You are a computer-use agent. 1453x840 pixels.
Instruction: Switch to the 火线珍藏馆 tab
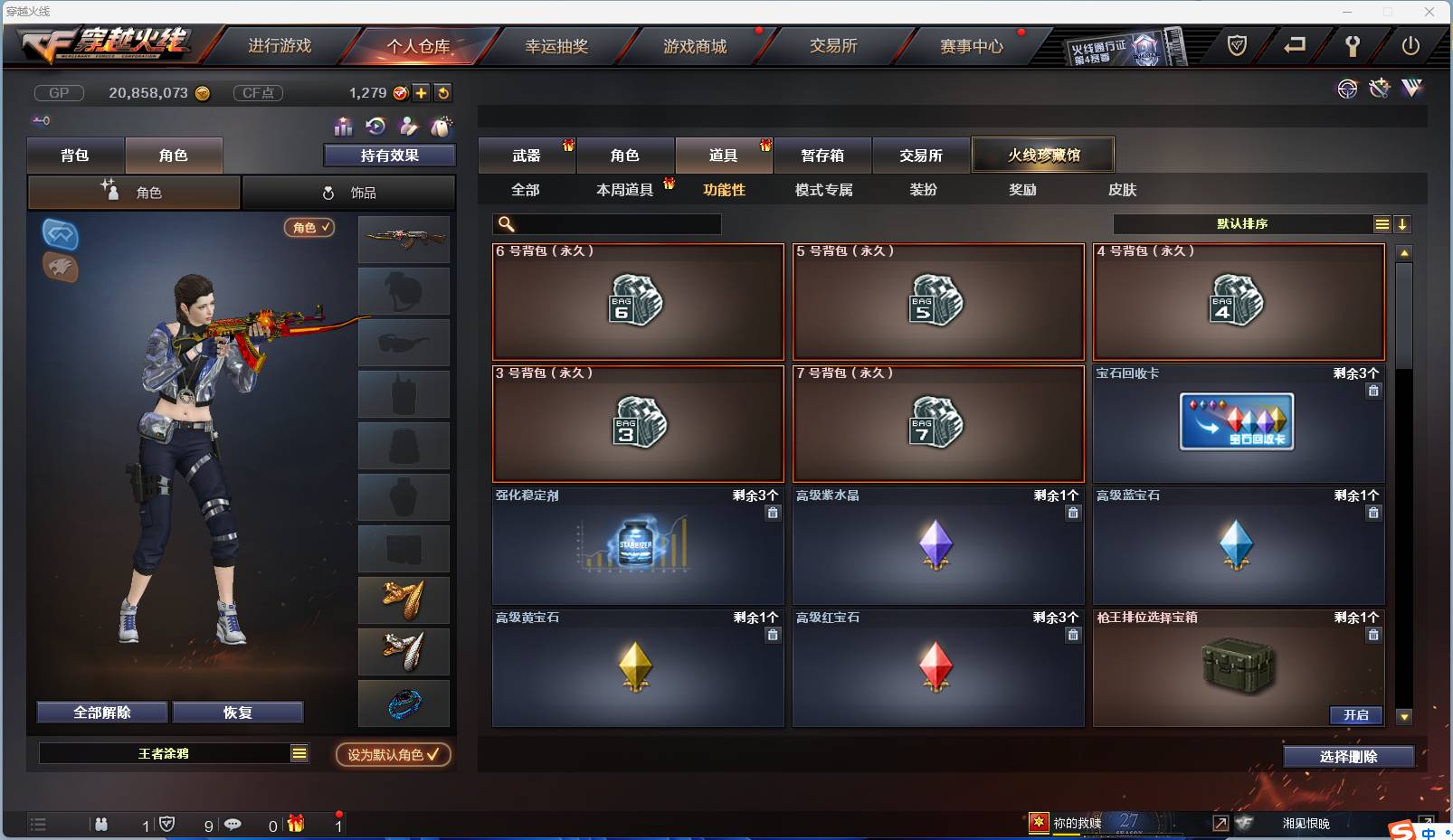point(1044,154)
